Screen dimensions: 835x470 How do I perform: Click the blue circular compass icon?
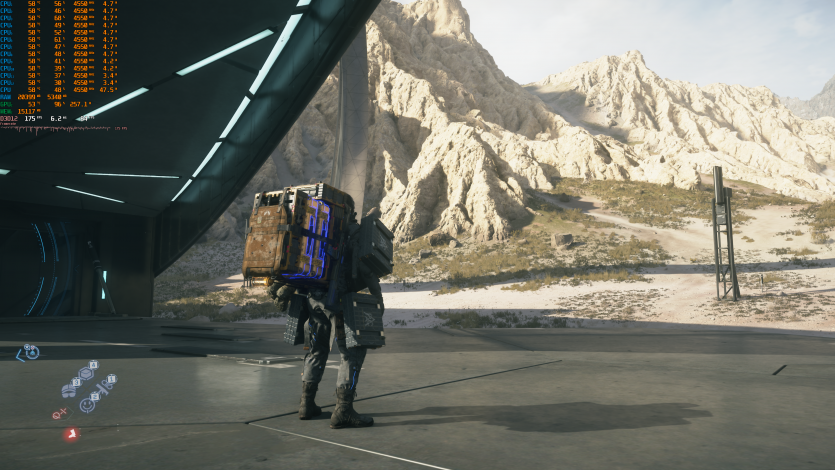click(32, 352)
